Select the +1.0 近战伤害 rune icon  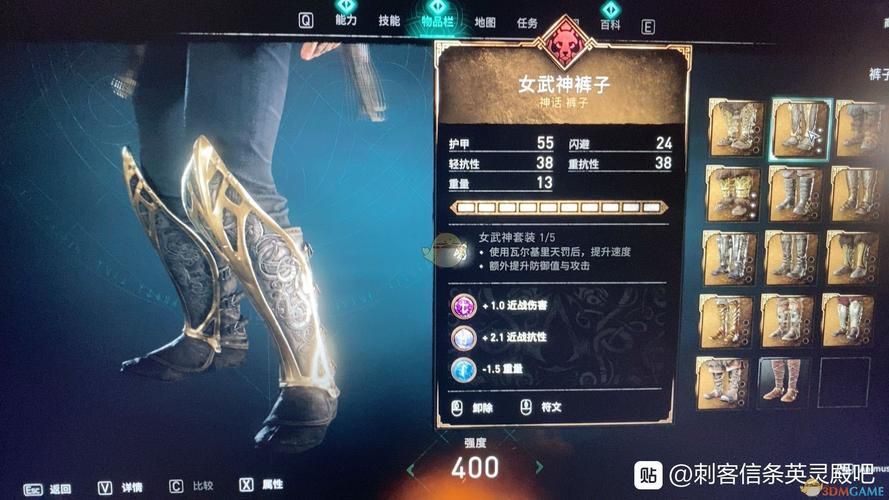coord(463,305)
